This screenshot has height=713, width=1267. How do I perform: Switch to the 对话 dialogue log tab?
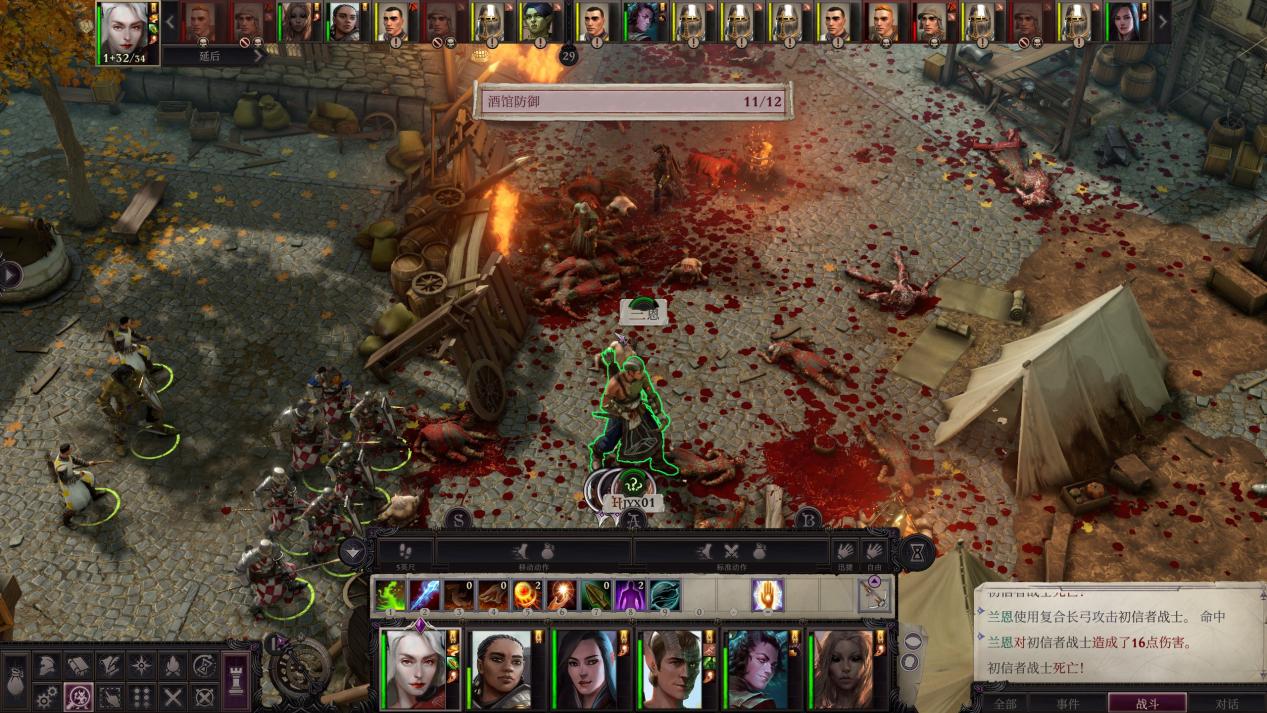(x=1225, y=703)
